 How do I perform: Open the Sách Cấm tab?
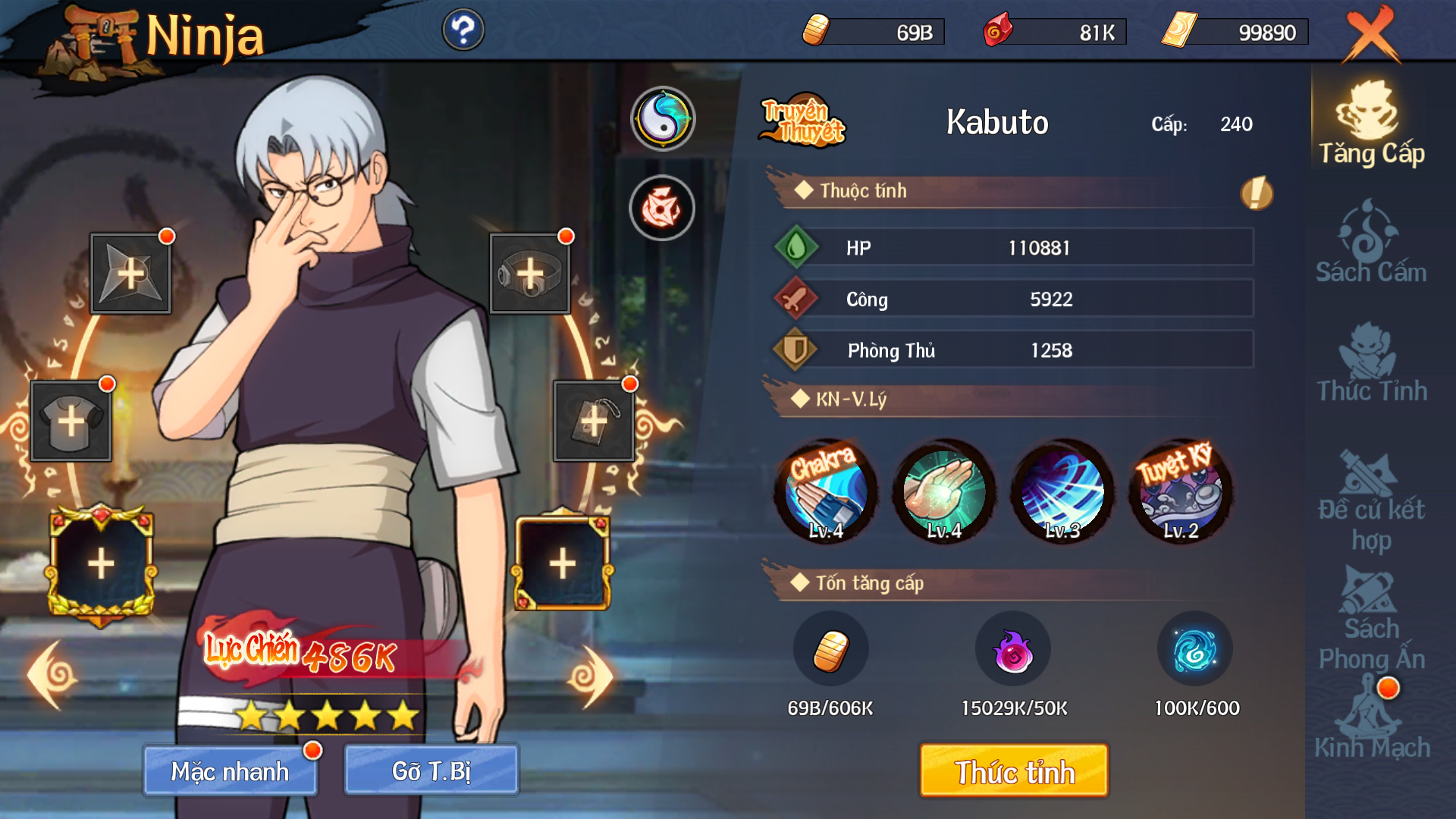[1371, 243]
